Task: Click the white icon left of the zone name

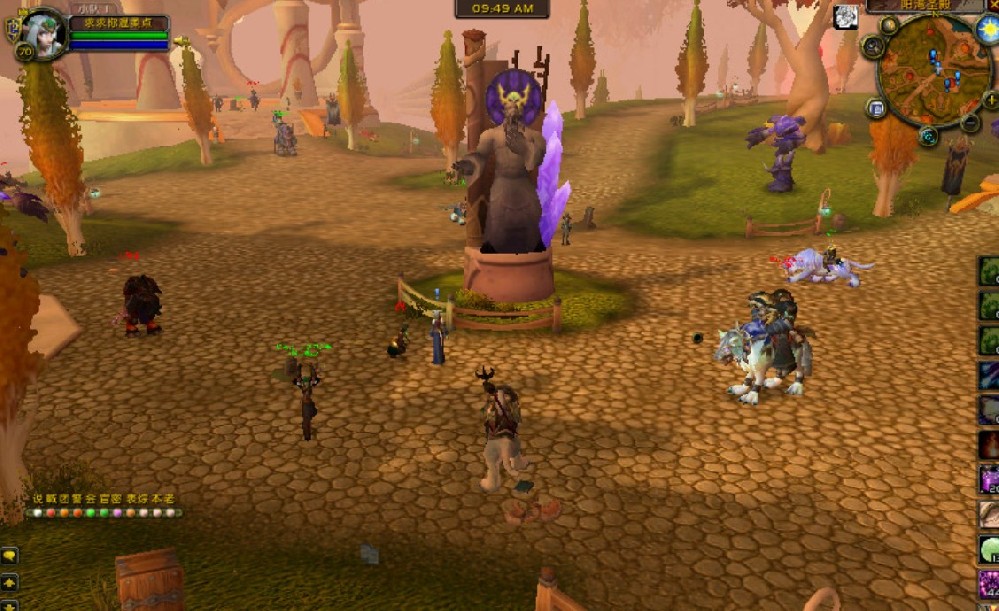Action: (x=847, y=16)
